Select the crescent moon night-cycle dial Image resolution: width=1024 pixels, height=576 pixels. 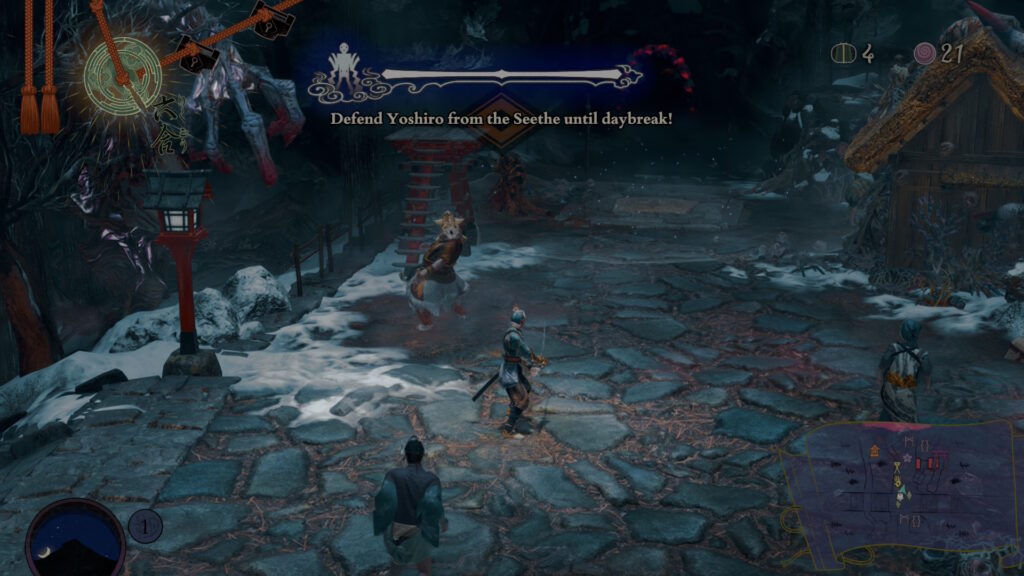[x=75, y=538]
